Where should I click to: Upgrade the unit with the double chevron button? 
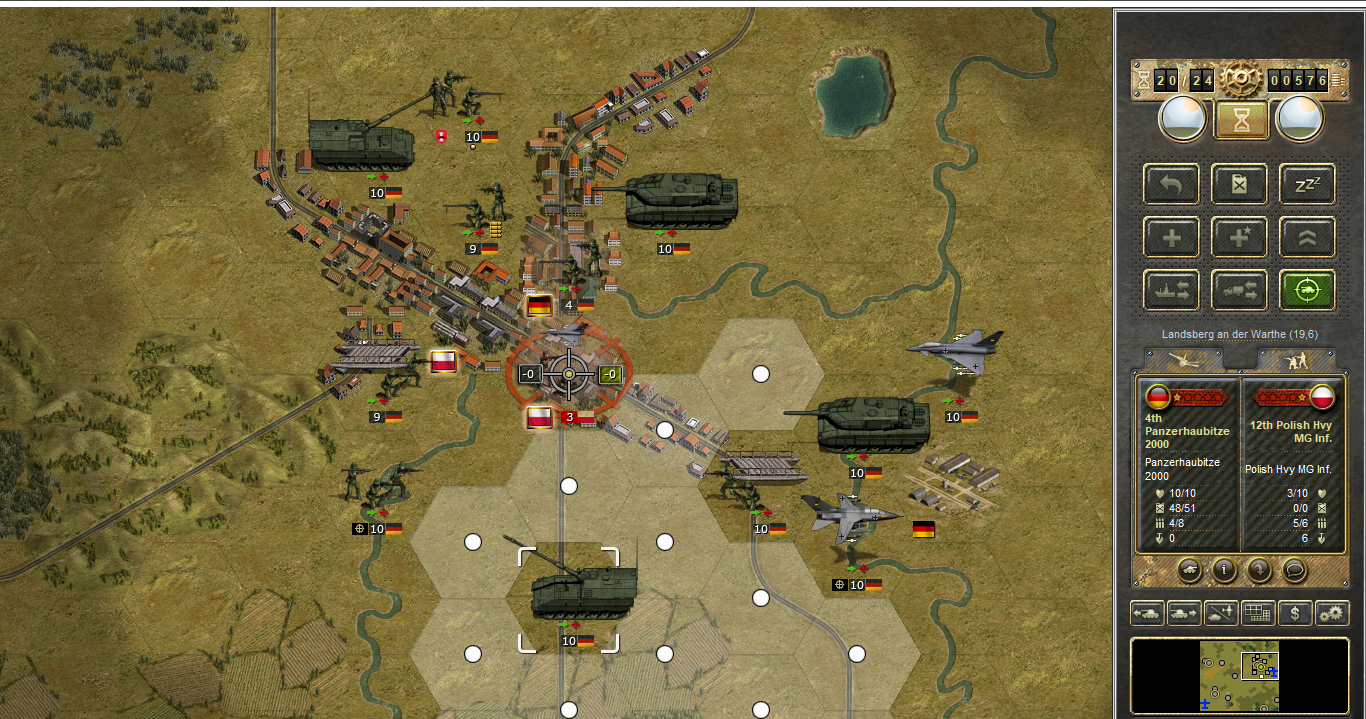coord(1307,237)
